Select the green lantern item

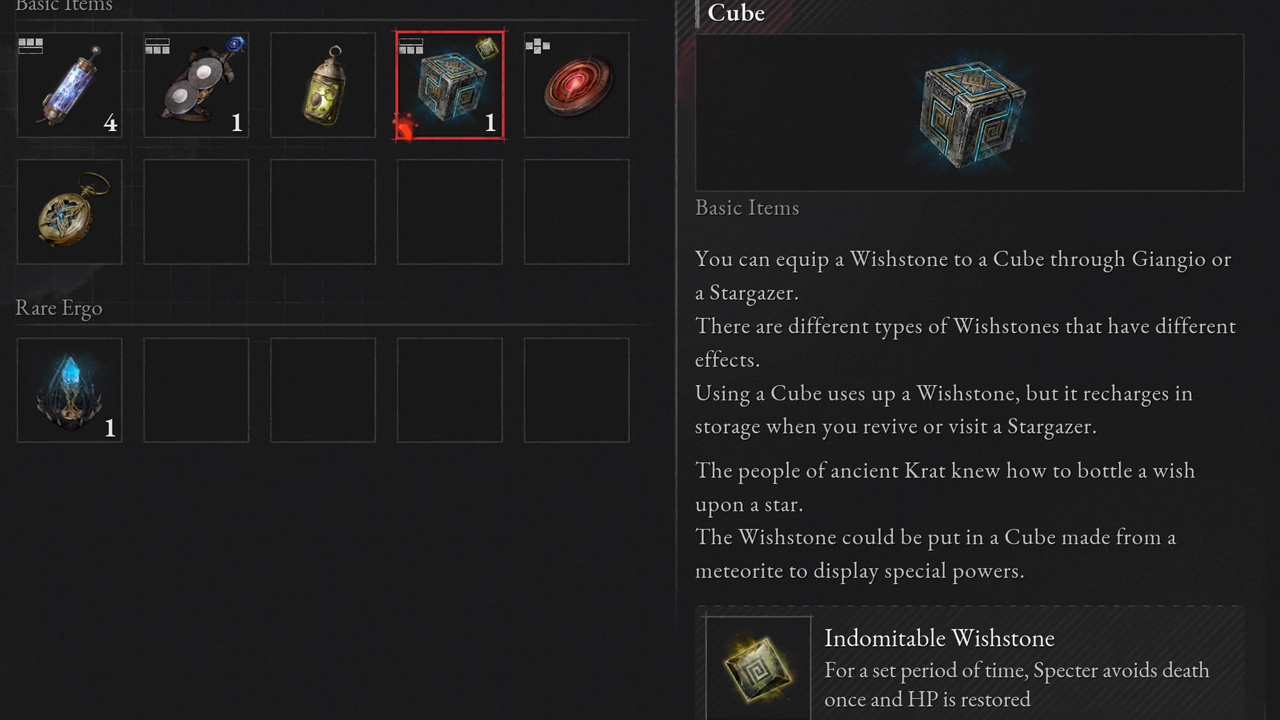322,85
